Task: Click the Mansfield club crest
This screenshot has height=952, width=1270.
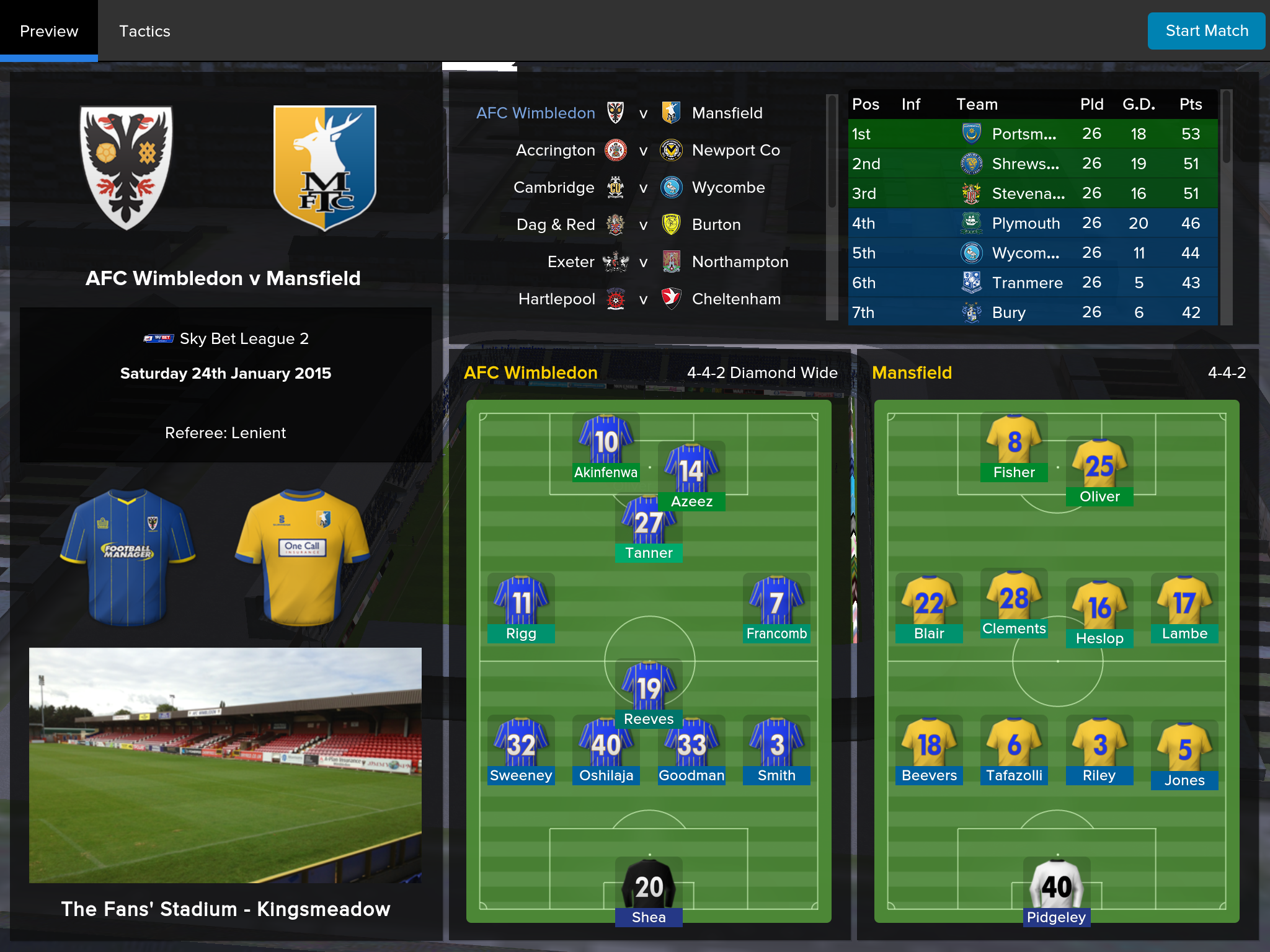Action: pos(324,167)
